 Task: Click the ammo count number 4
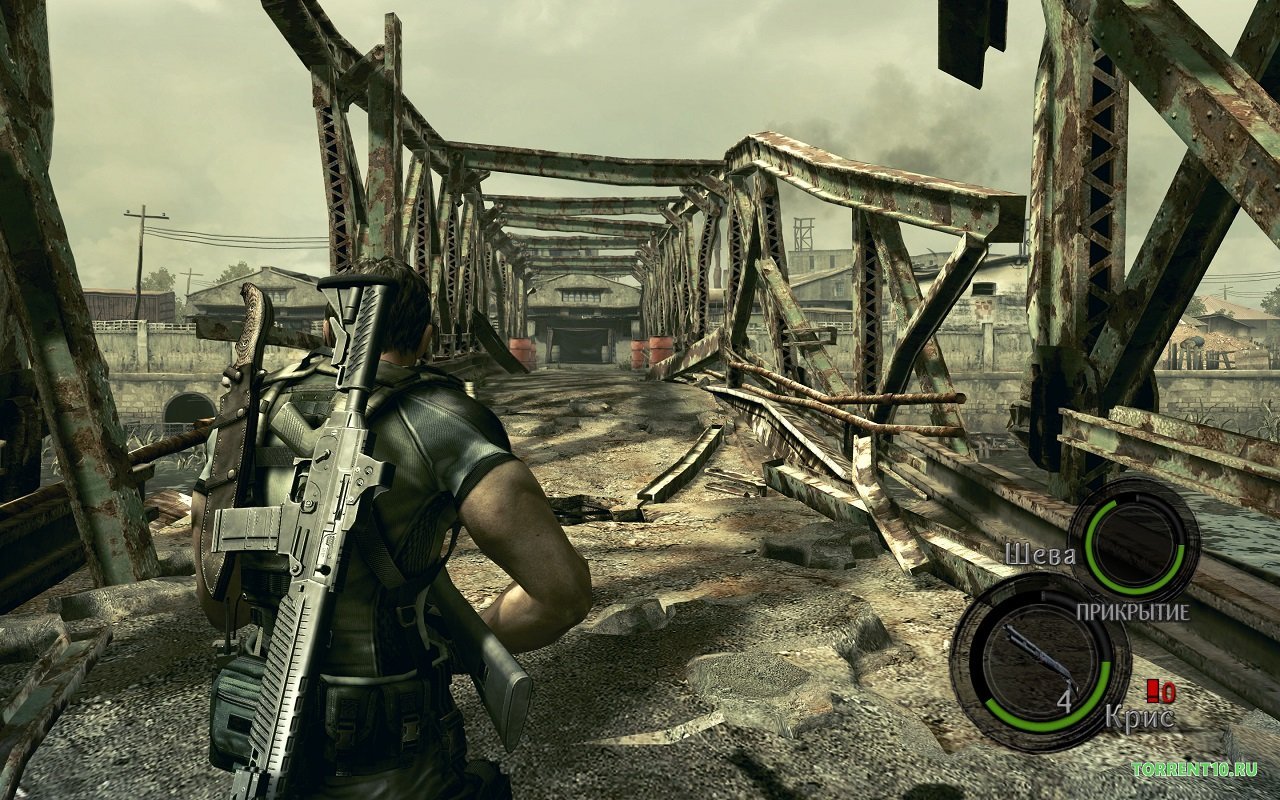tap(1064, 701)
